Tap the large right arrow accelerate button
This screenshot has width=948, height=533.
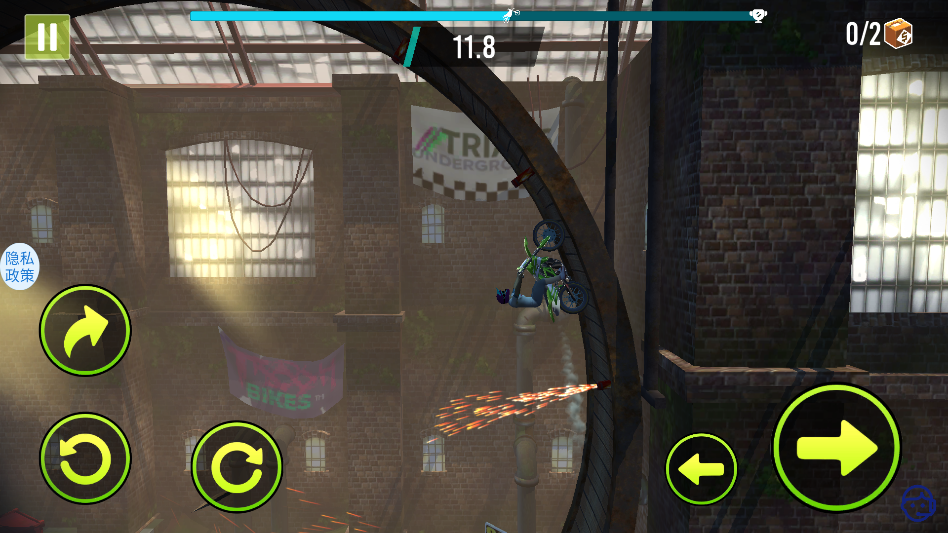(x=837, y=446)
